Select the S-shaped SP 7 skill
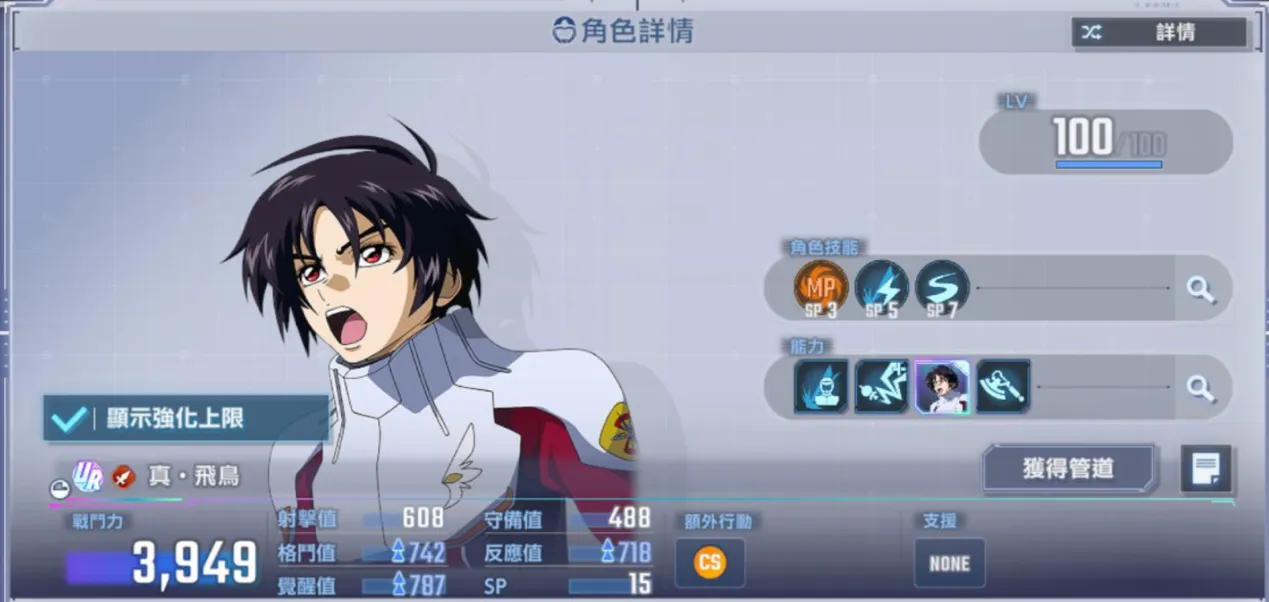Viewport: 1269px width, 602px height. tap(941, 288)
